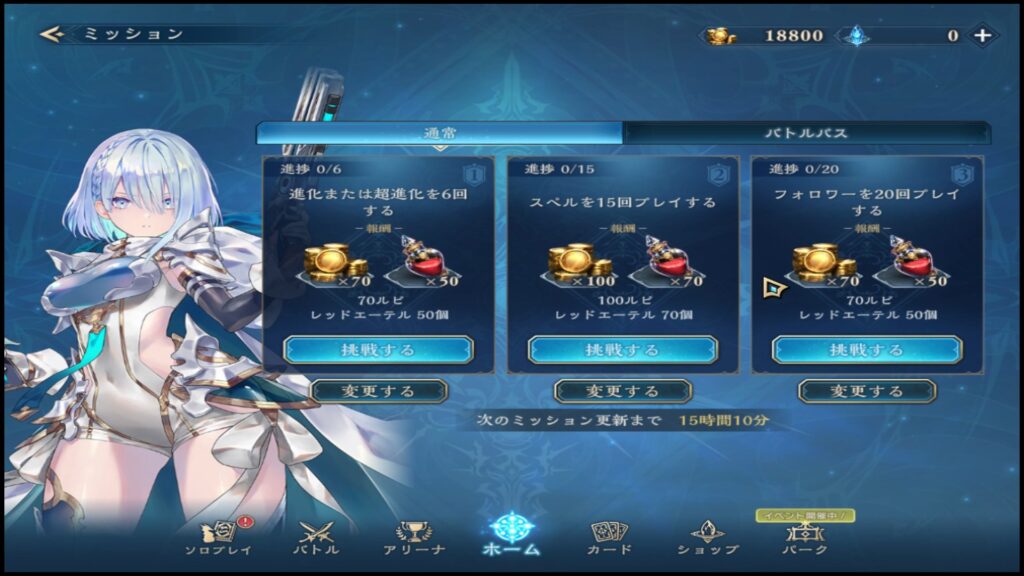Open the カード menu
The image size is (1024, 576).
pos(608,538)
